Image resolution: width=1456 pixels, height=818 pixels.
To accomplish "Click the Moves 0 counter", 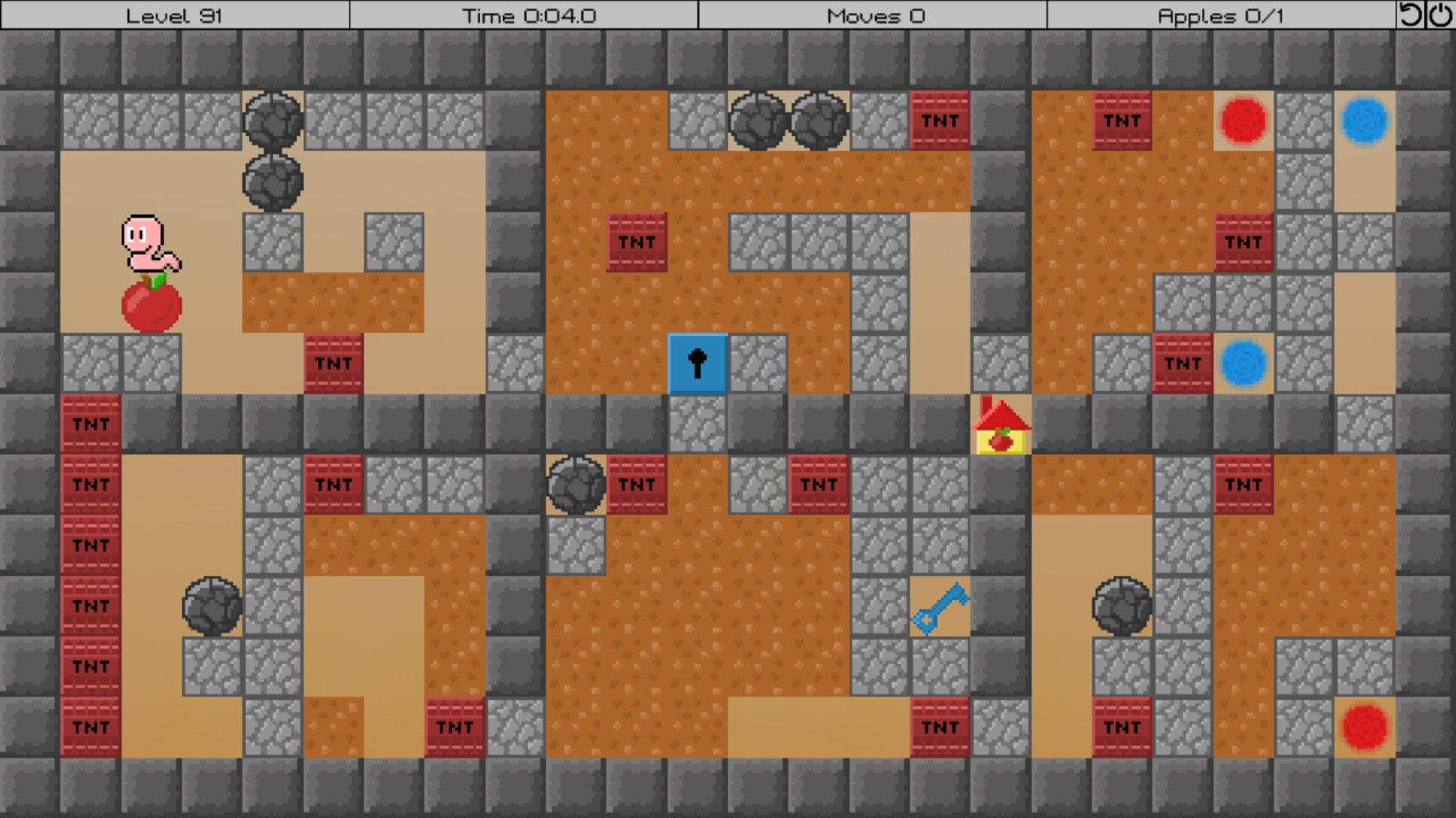I will click(875, 14).
